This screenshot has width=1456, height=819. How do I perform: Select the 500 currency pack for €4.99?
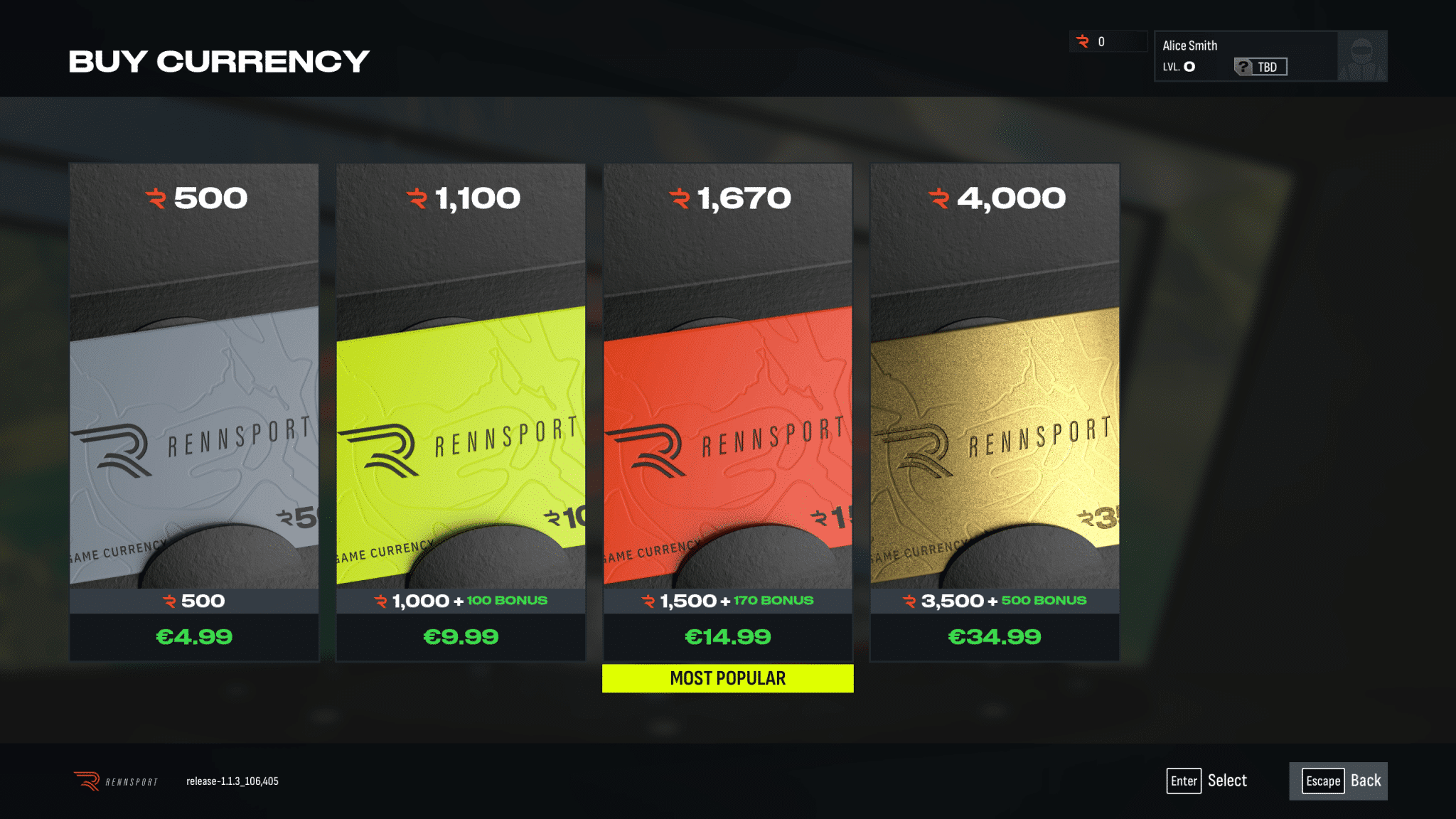point(194,412)
